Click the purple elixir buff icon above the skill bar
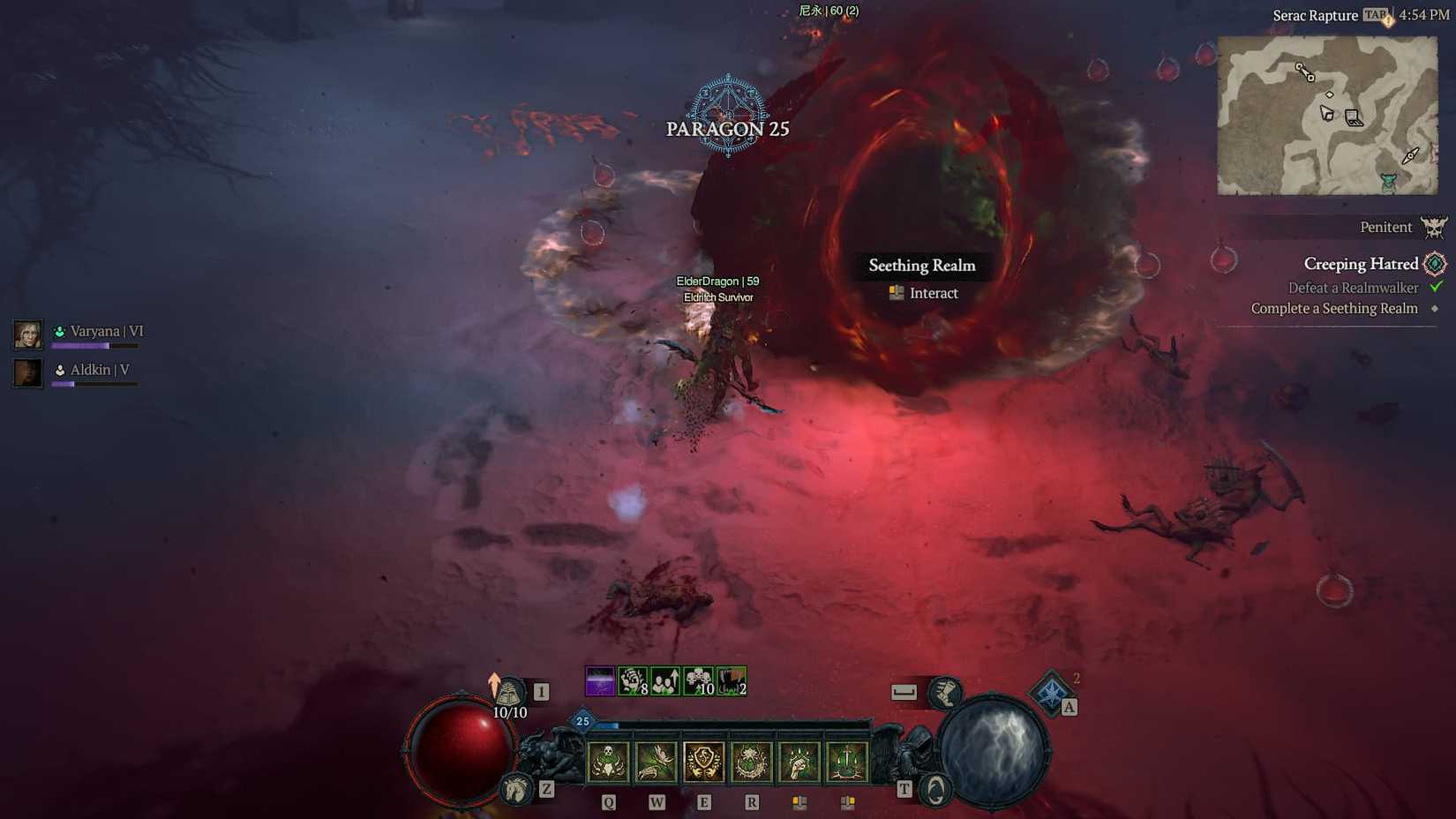The height and width of the screenshot is (819, 1456). pos(598,681)
